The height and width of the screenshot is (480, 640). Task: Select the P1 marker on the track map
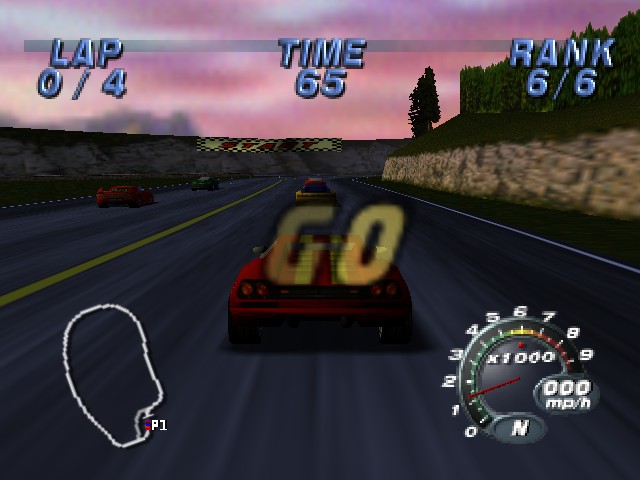[156, 425]
